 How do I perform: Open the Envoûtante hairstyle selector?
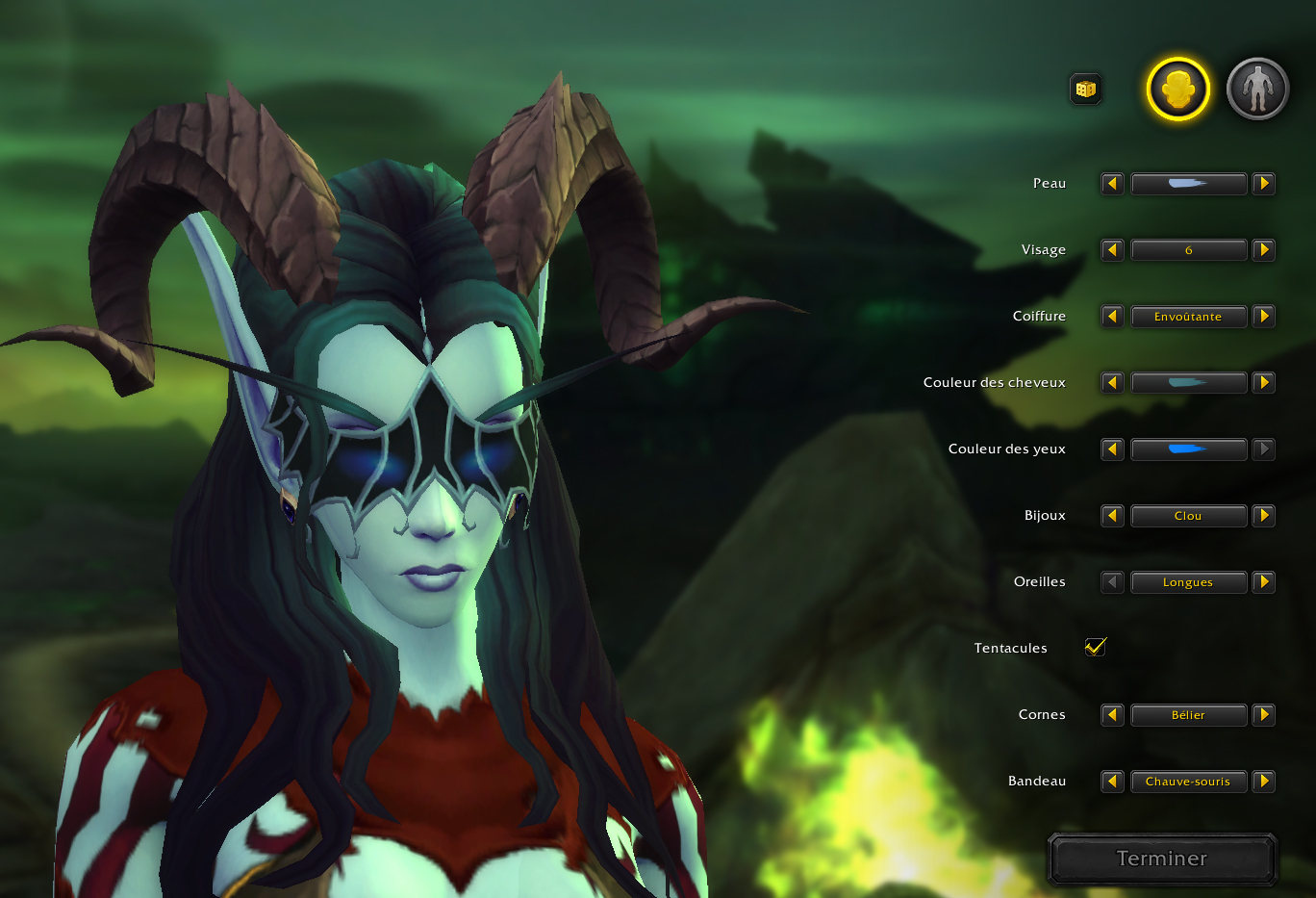[1189, 316]
